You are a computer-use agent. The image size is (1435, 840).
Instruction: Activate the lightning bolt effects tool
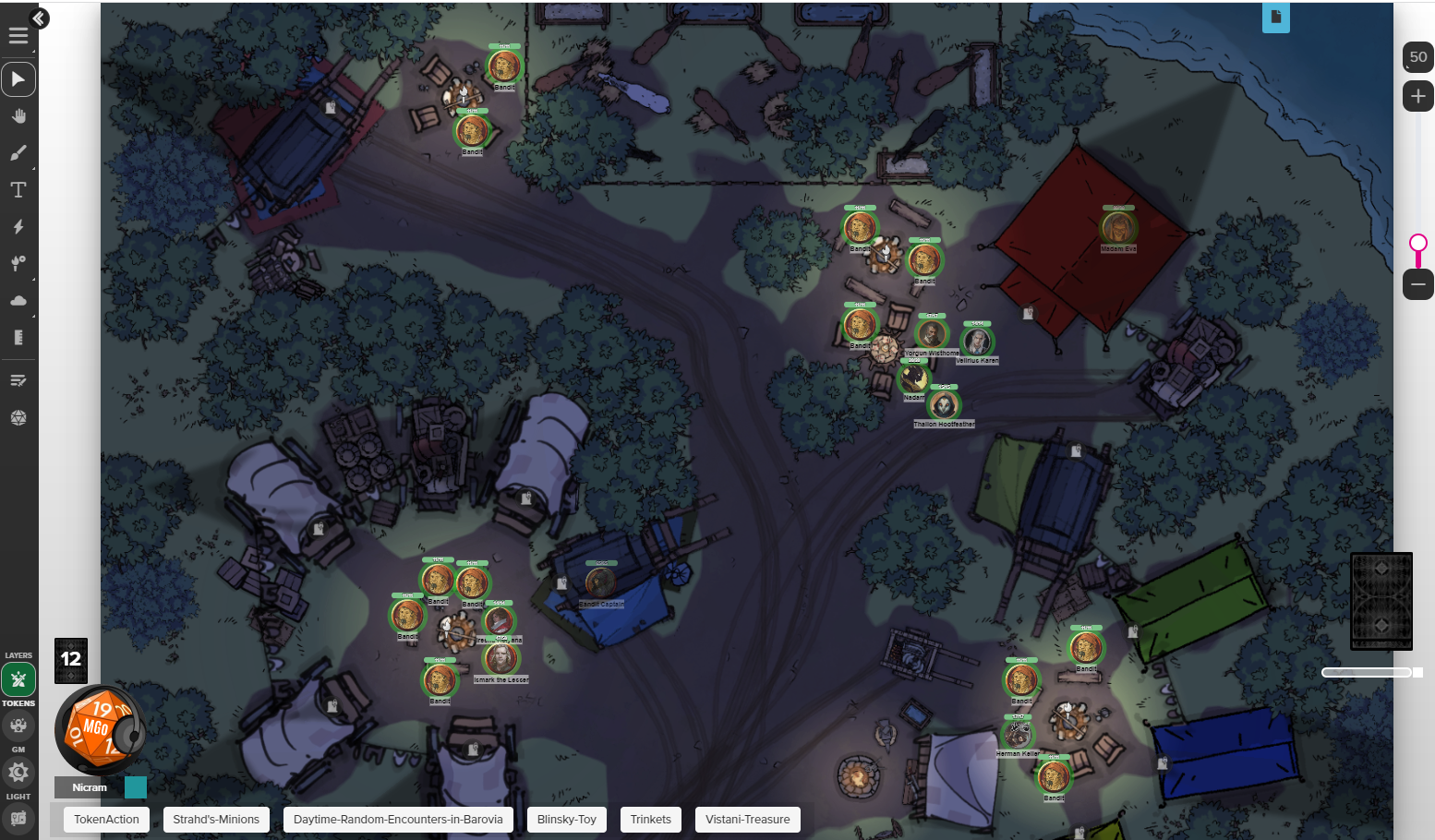(18, 227)
